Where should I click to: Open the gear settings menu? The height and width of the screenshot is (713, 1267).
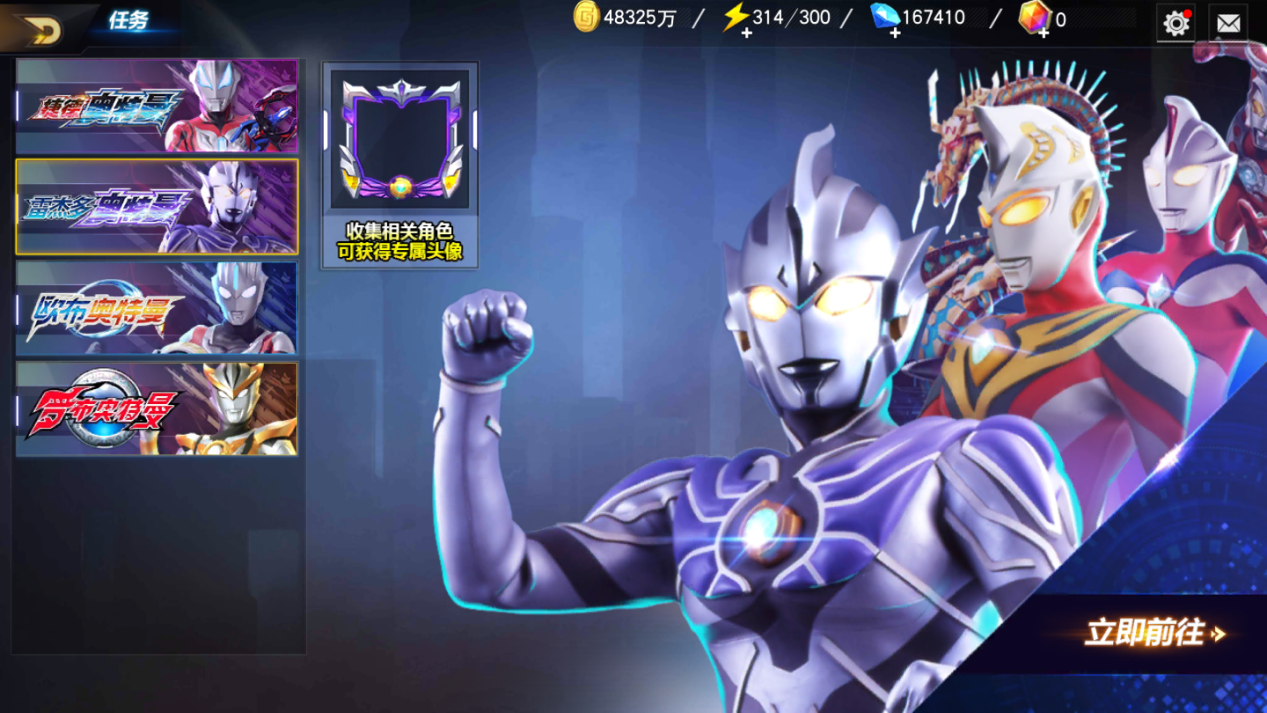tap(1176, 22)
